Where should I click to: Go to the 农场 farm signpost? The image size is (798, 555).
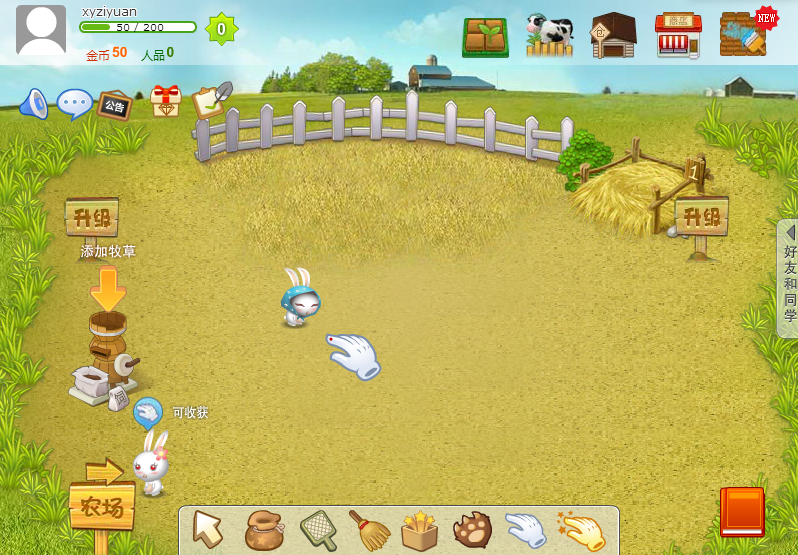click(102, 506)
